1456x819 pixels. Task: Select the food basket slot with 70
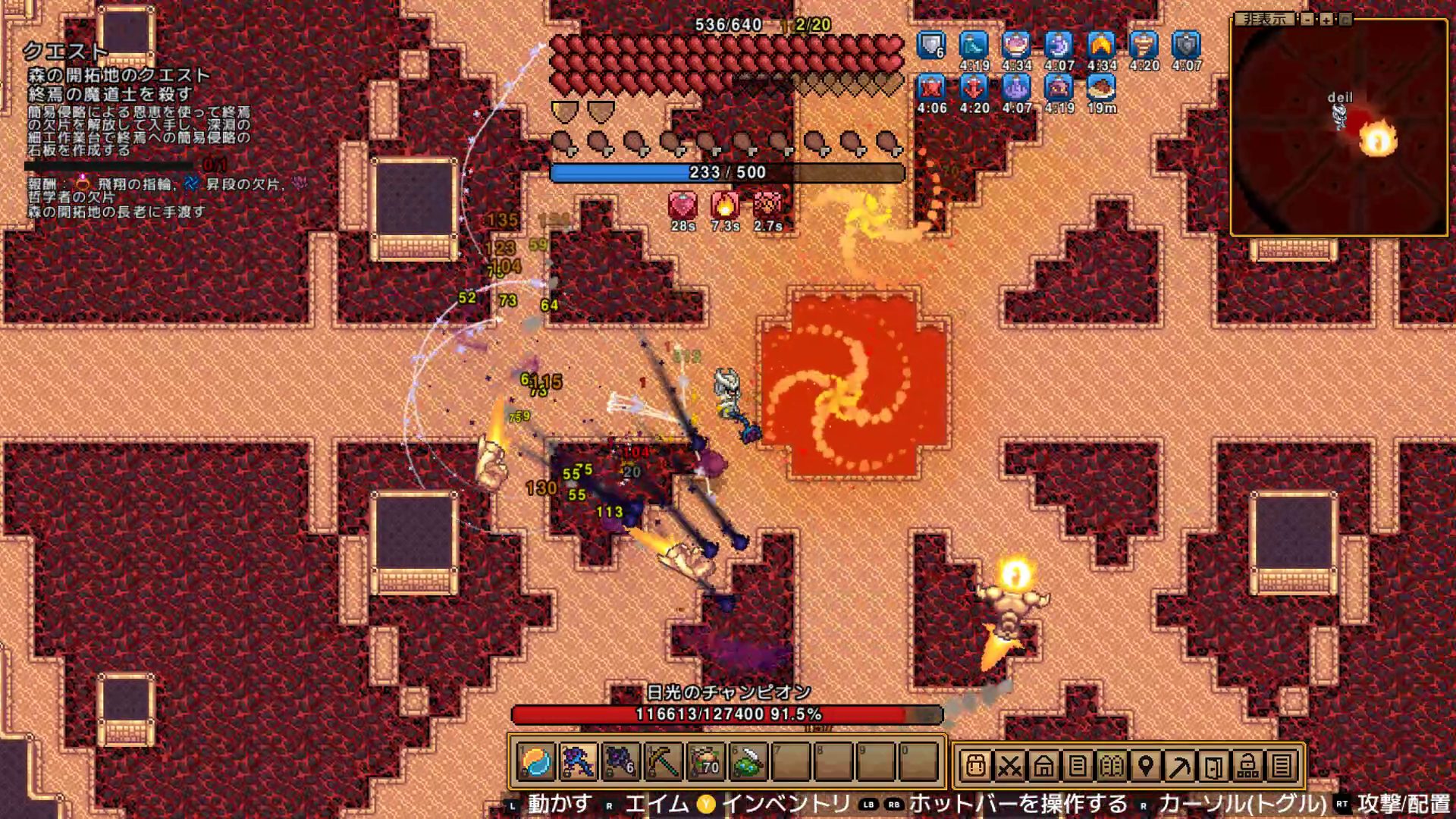[706, 762]
